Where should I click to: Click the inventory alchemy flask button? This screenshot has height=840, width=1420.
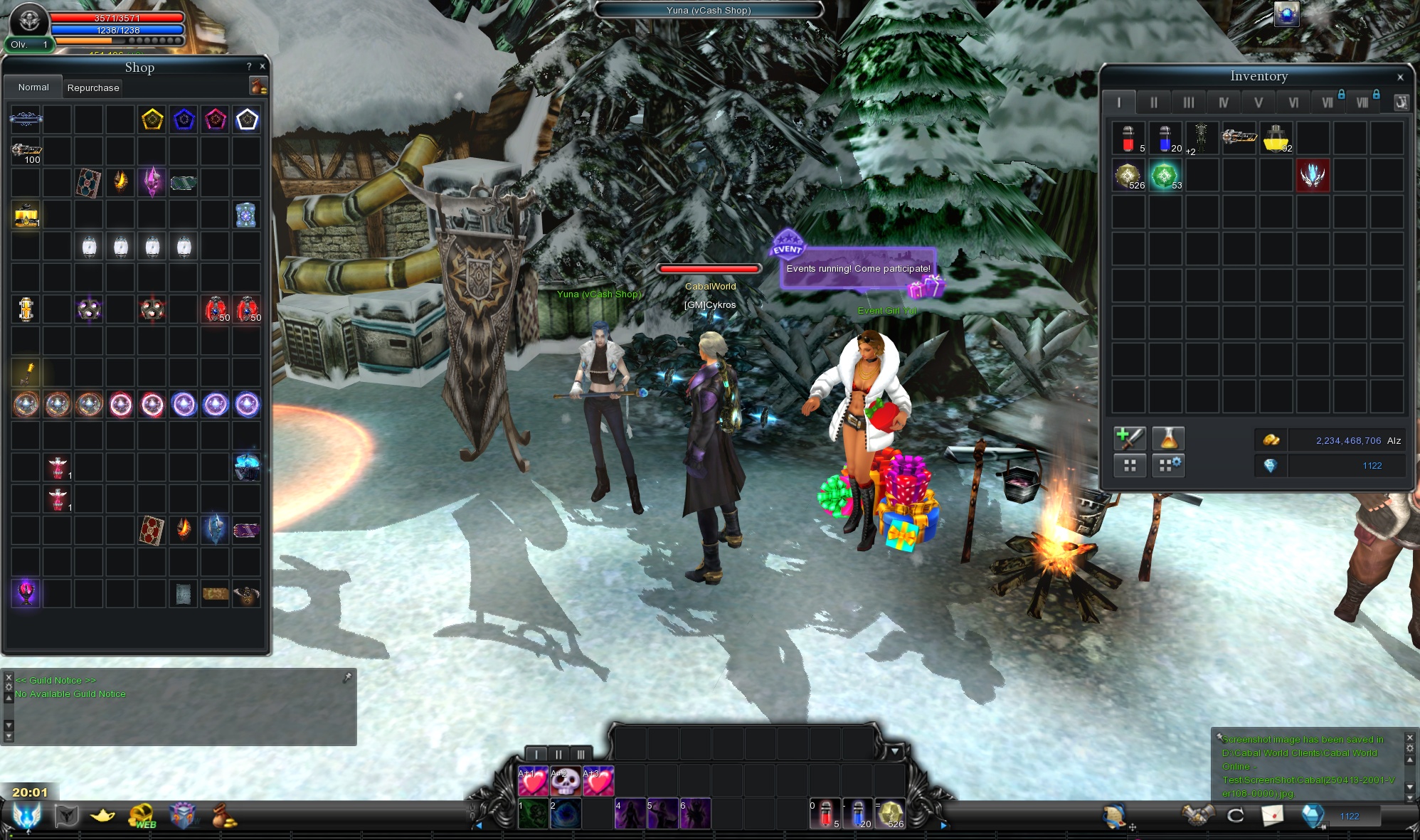click(1167, 439)
